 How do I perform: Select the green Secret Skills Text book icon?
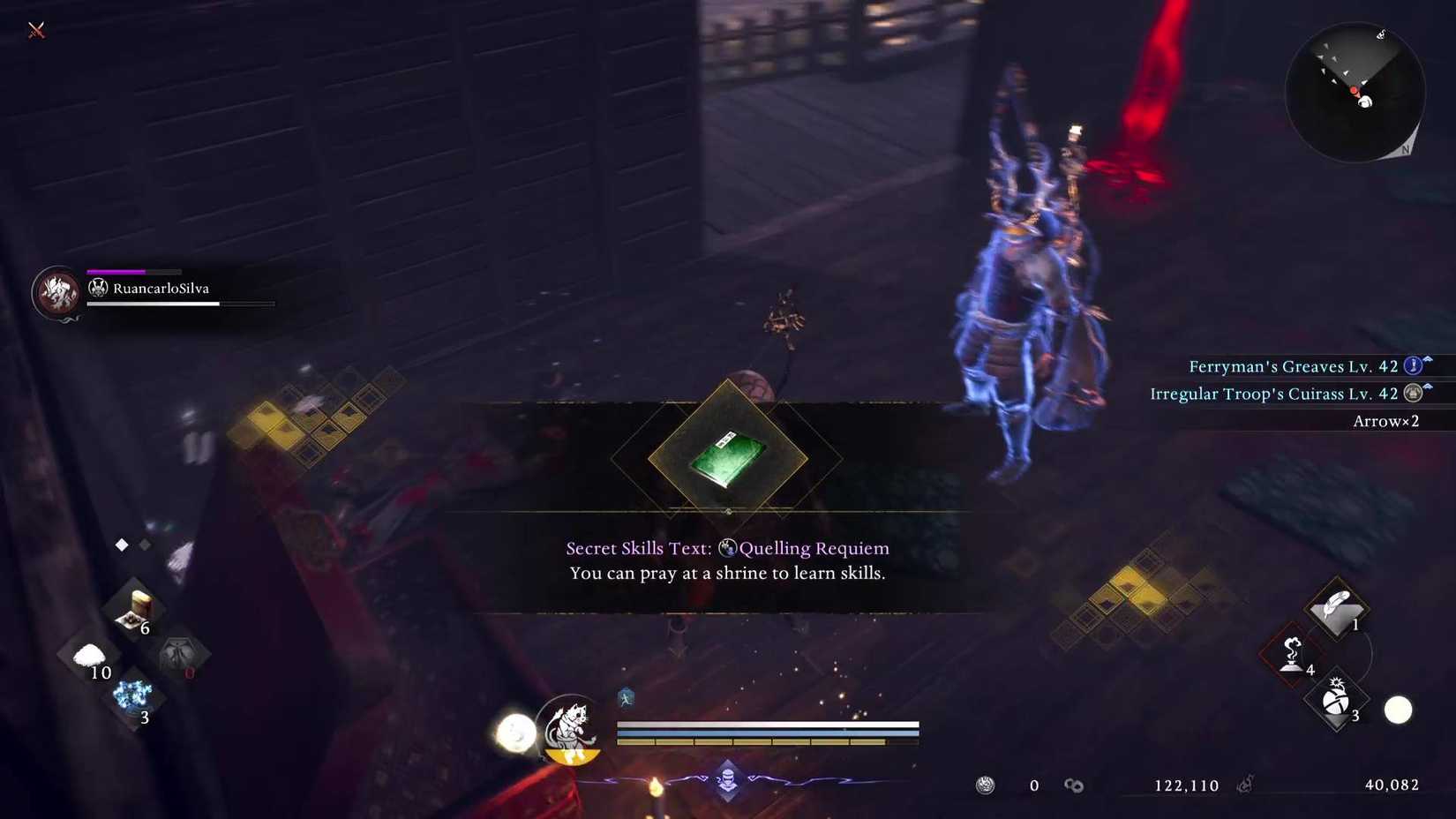726,459
